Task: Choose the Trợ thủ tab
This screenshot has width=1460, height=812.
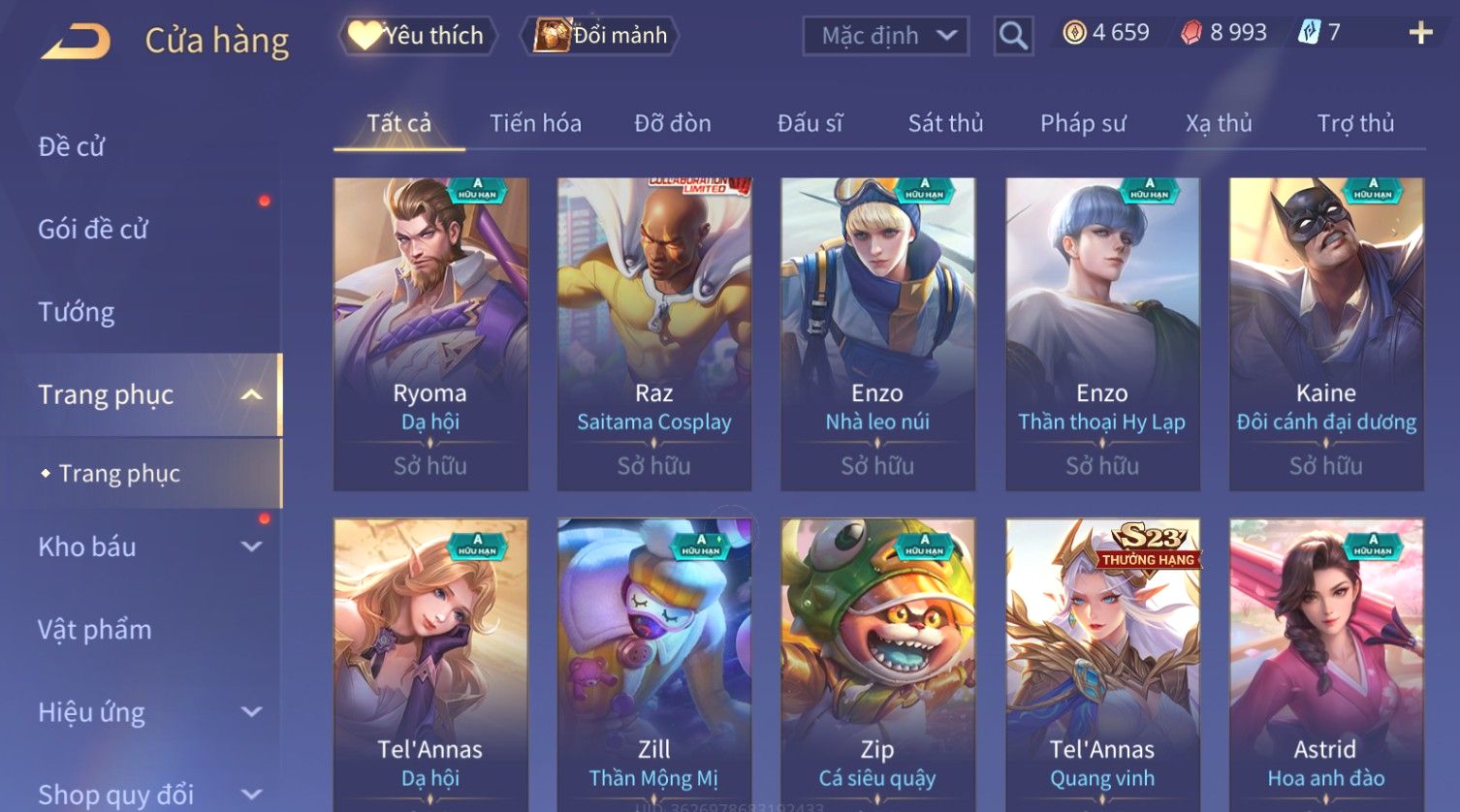Action: (1355, 123)
